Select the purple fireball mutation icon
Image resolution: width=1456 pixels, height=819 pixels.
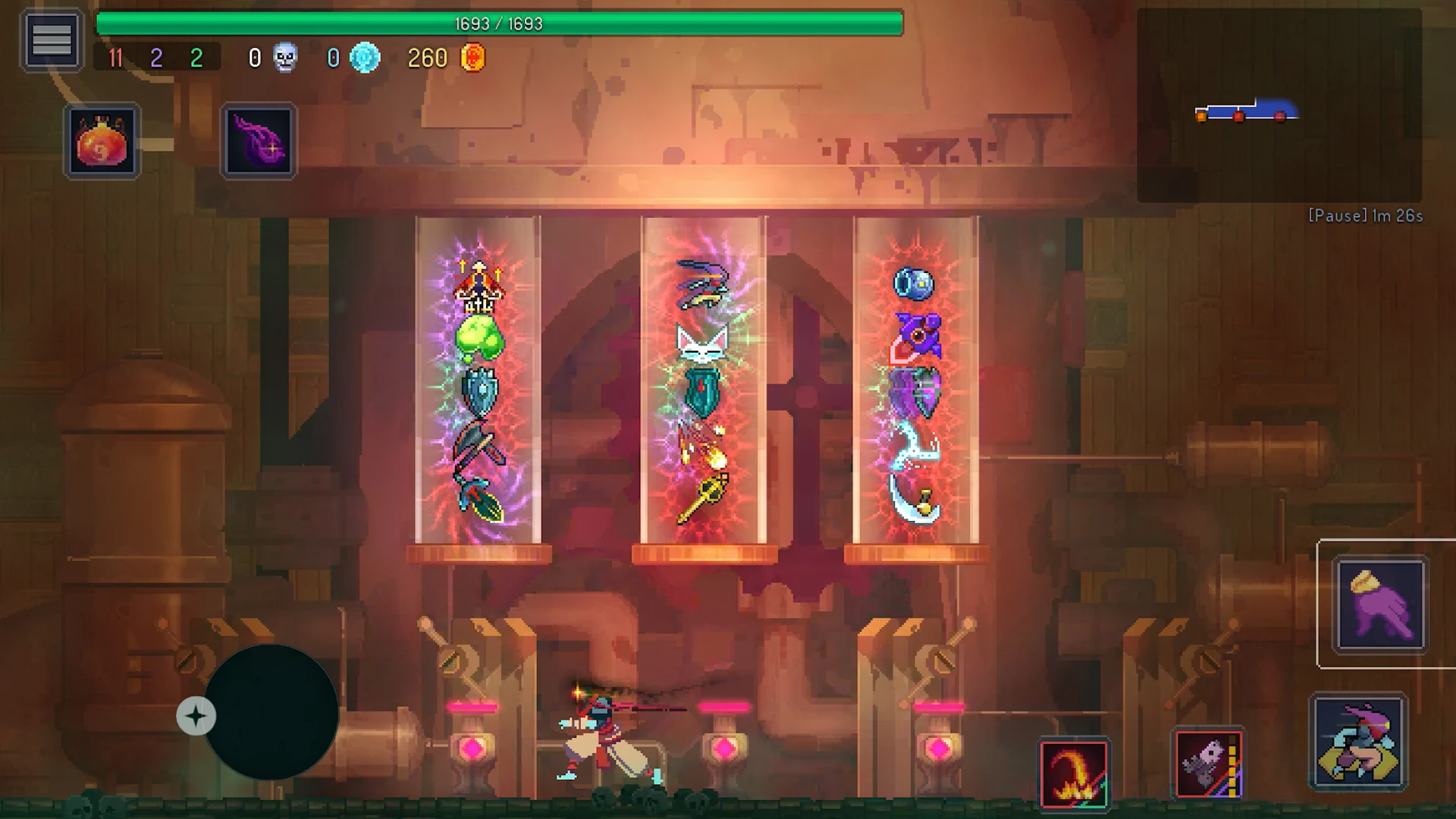(x=258, y=142)
